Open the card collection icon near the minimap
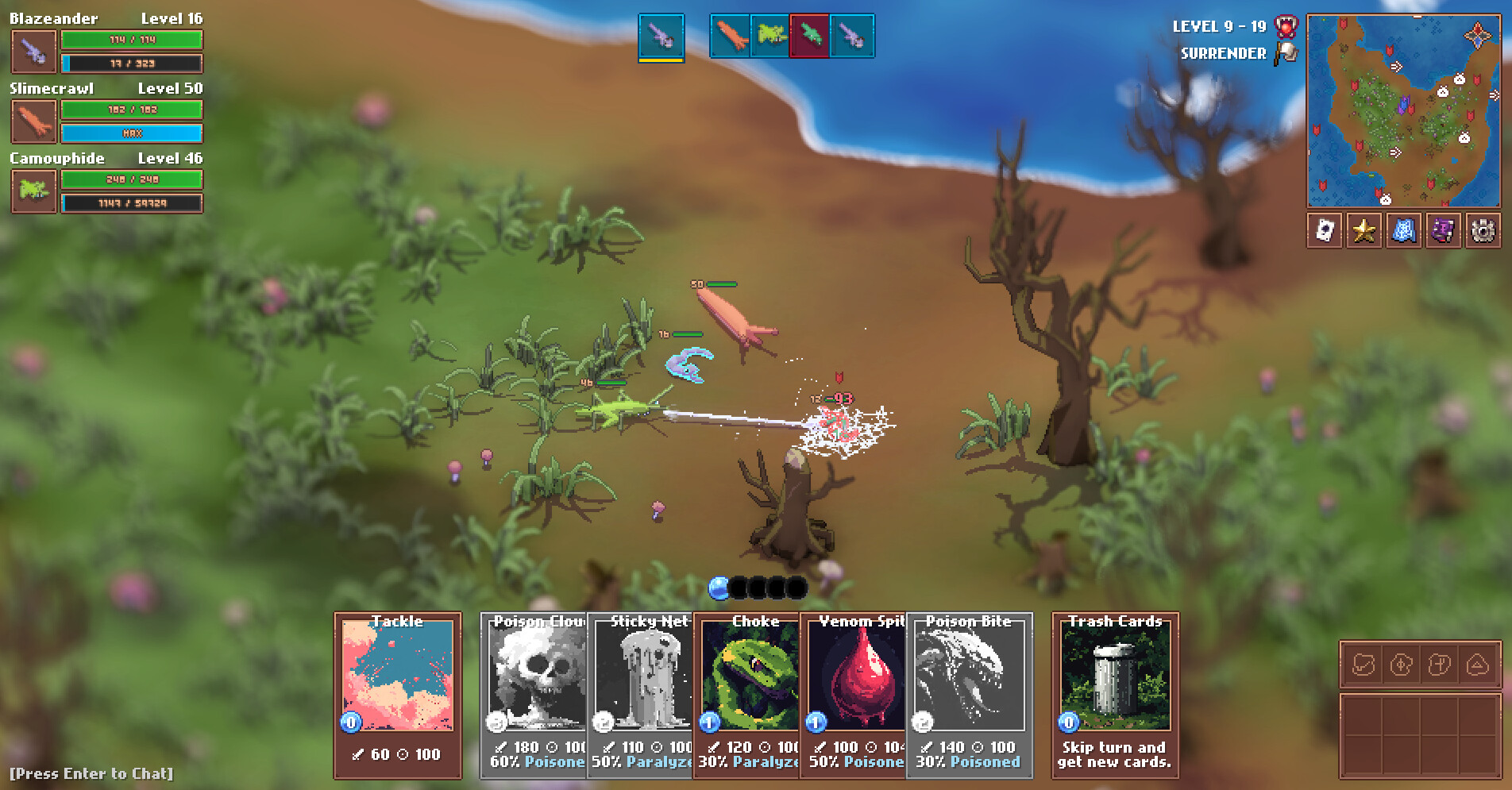 pos(1324,231)
